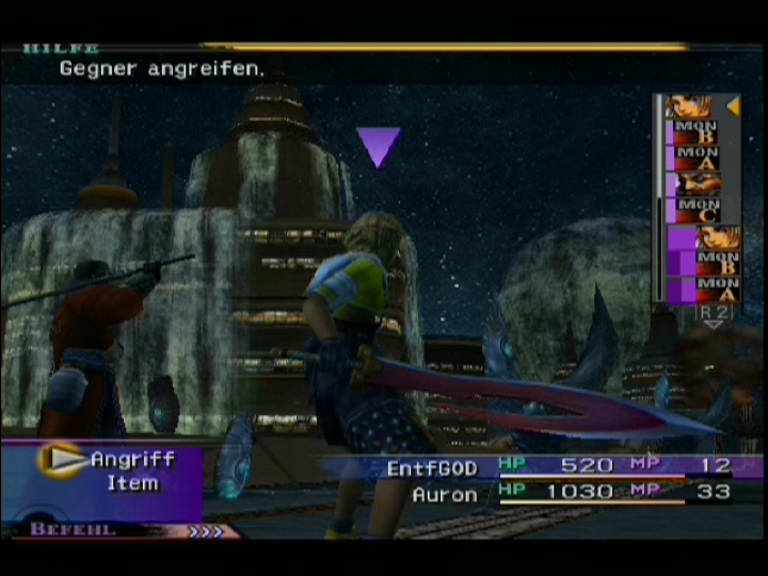This screenshot has height=576, width=768.
Task: Choose the Angriff command
Action: point(132,460)
